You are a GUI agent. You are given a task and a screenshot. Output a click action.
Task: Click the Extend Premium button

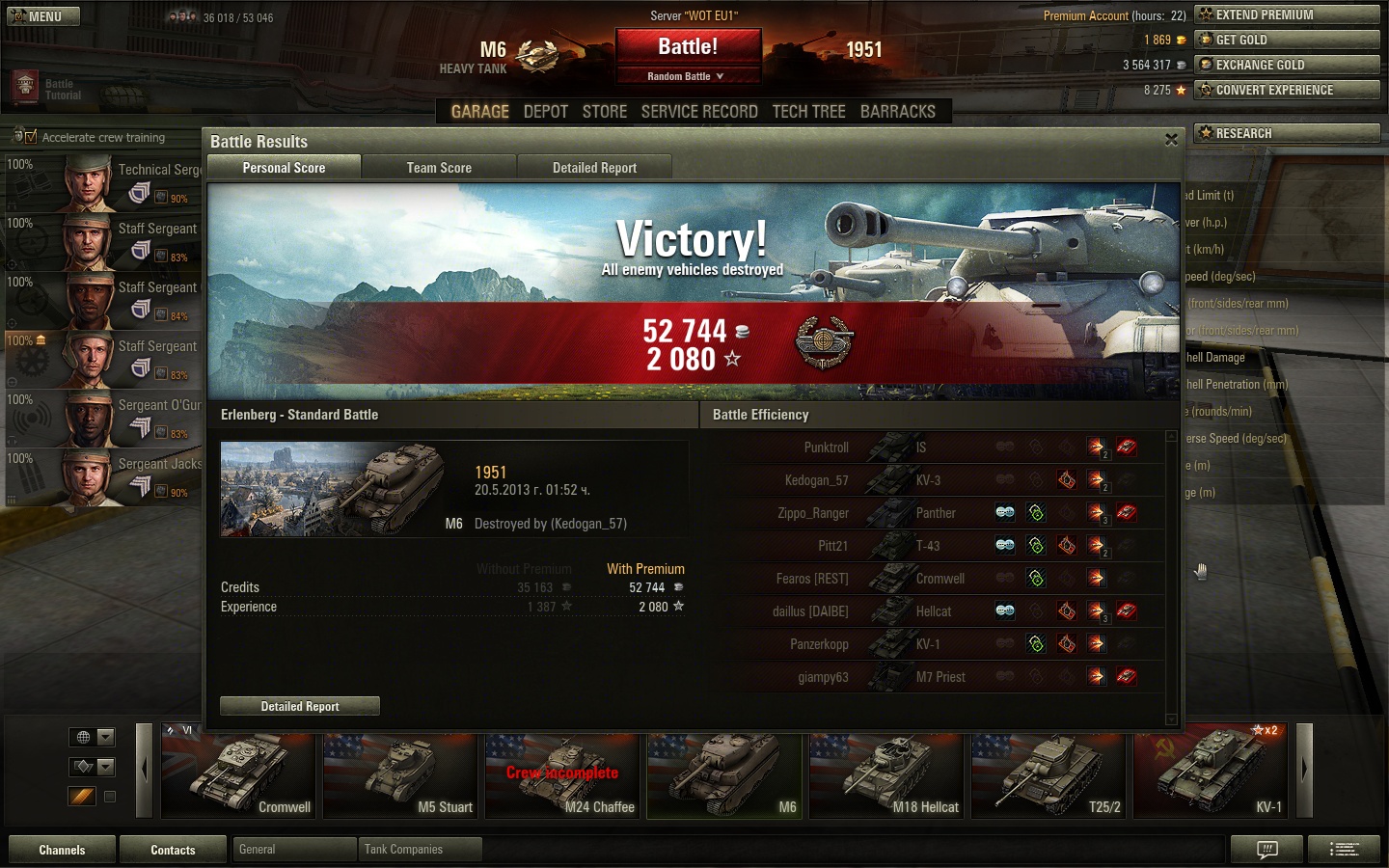1287,14
